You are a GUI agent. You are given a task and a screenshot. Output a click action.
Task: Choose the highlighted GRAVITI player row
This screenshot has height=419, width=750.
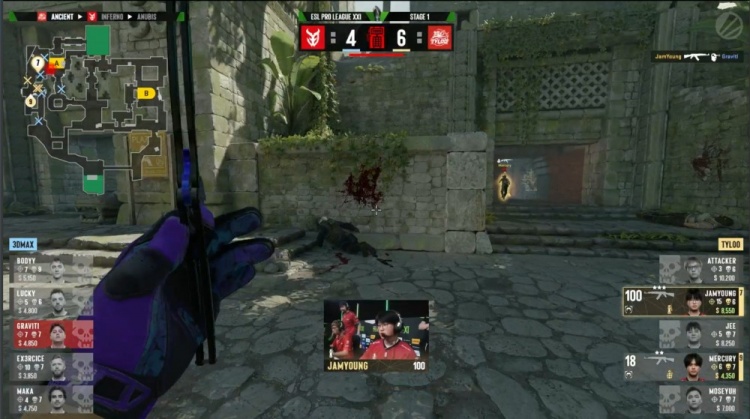(x=49, y=334)
